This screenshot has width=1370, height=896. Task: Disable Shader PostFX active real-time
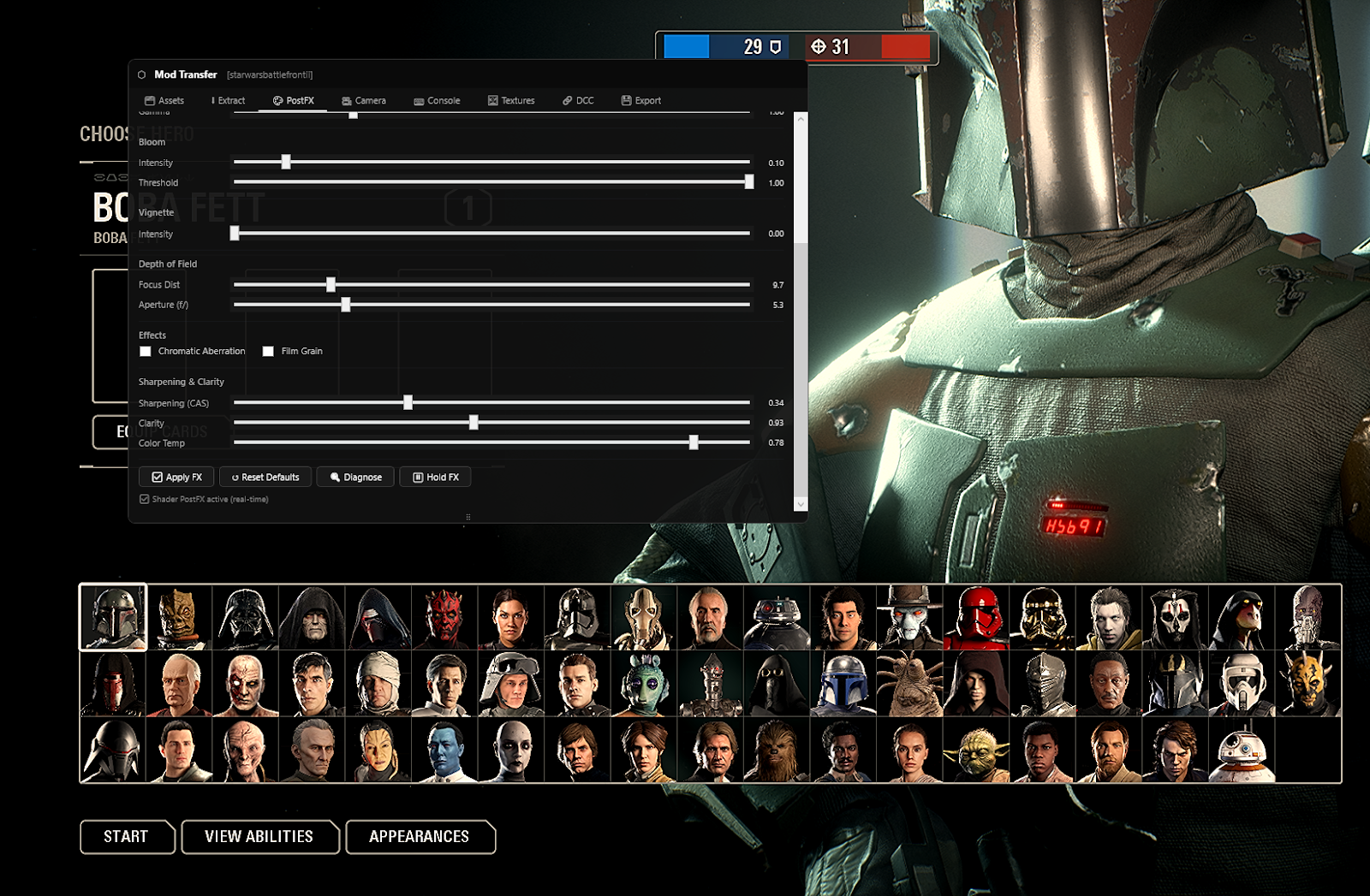[x=144, y=499]
